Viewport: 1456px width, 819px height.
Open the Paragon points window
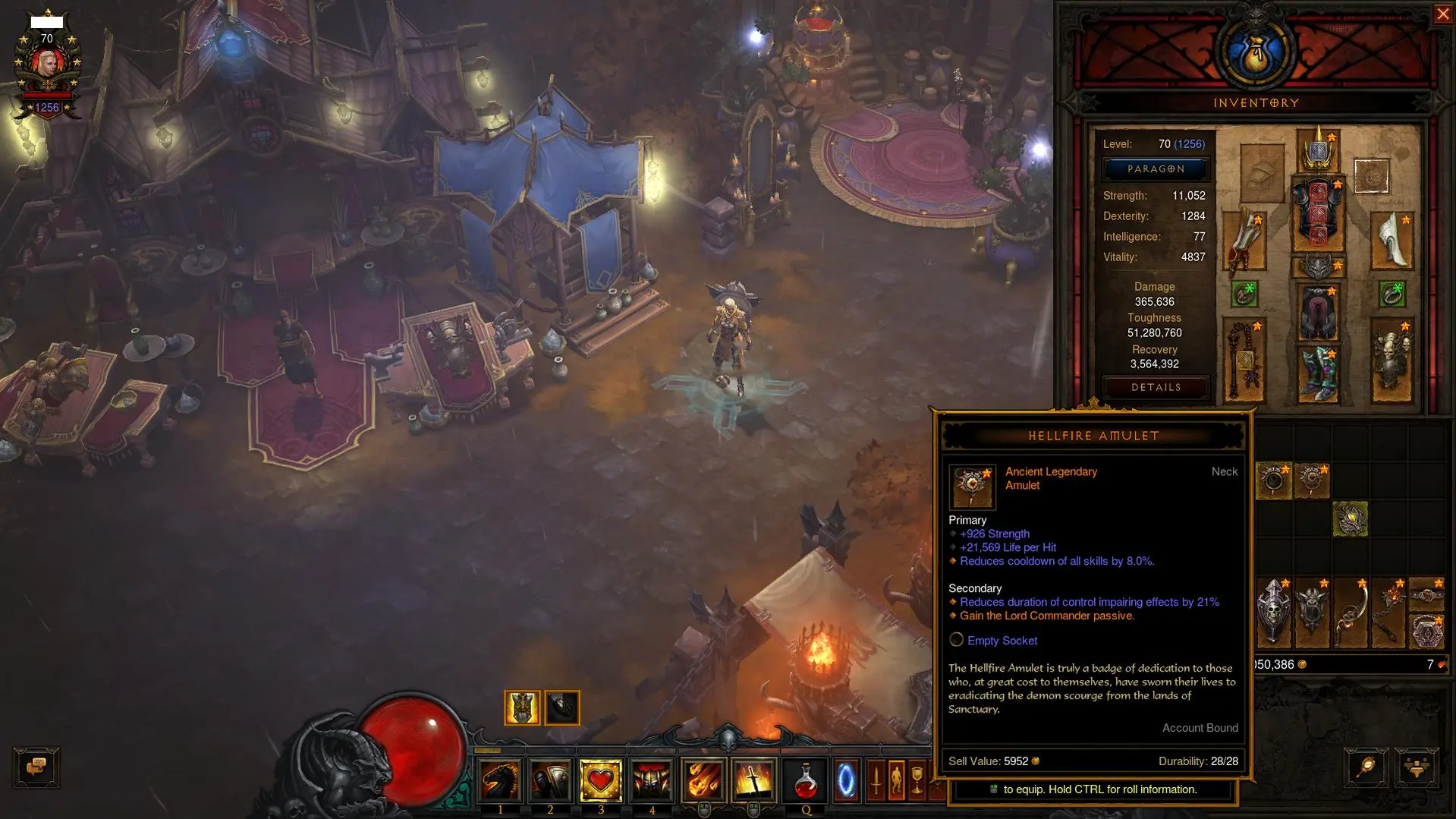pos(1156,169)
